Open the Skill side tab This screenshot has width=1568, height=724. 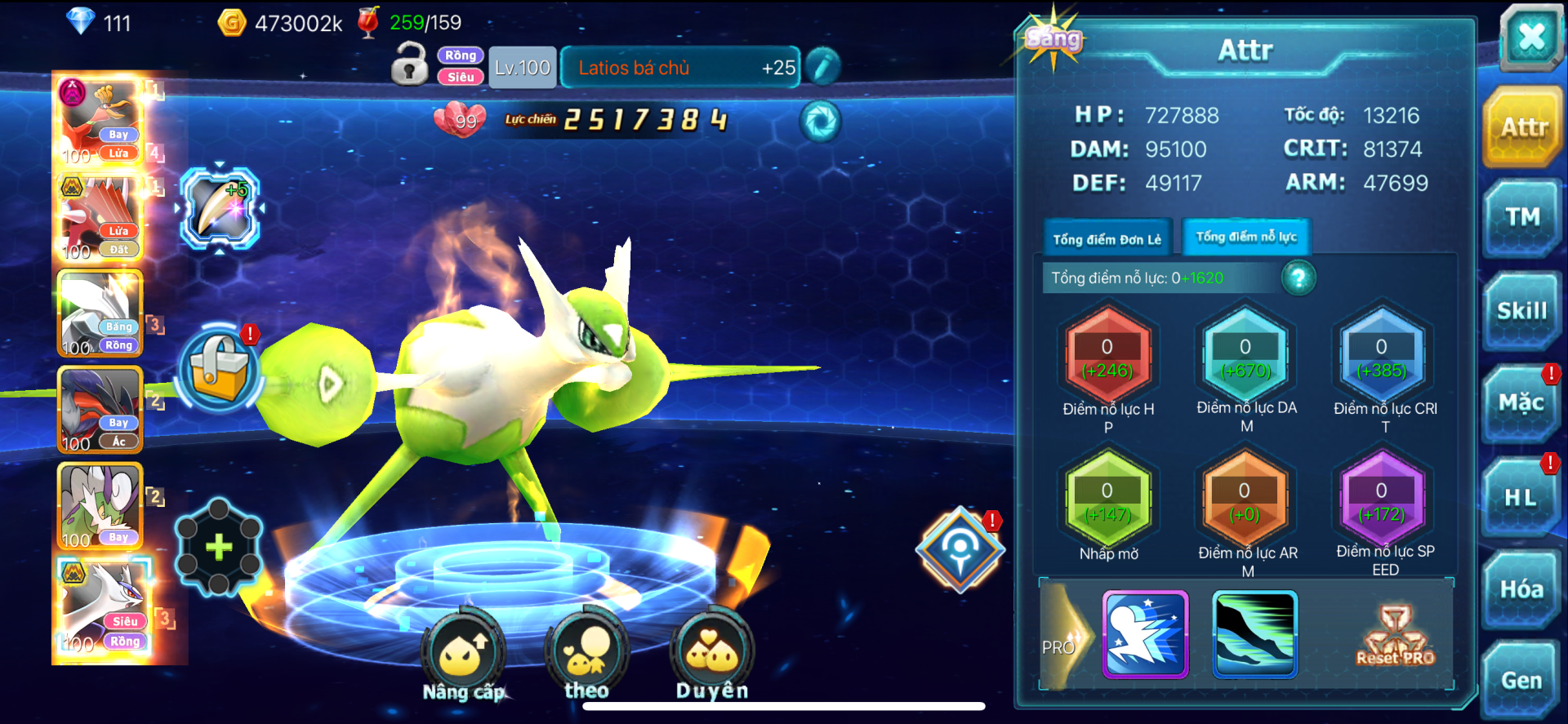[x=1522, y=311]
